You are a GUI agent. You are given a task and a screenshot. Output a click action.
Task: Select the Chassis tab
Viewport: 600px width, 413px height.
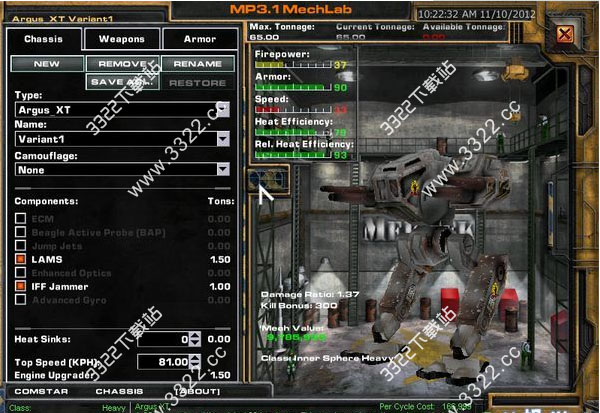click(44, 40)
